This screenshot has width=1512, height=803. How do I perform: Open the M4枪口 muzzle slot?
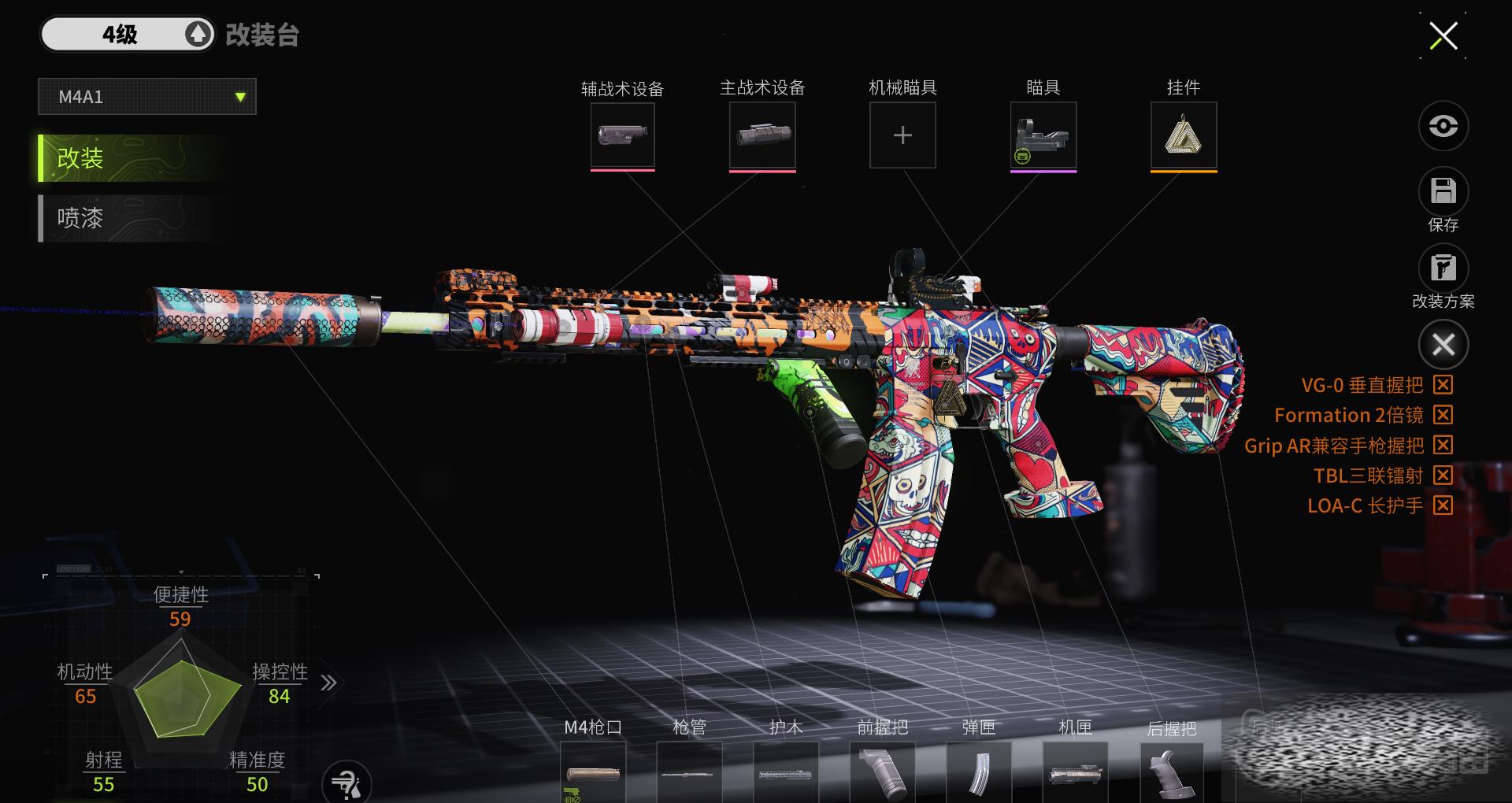[593, 773]
